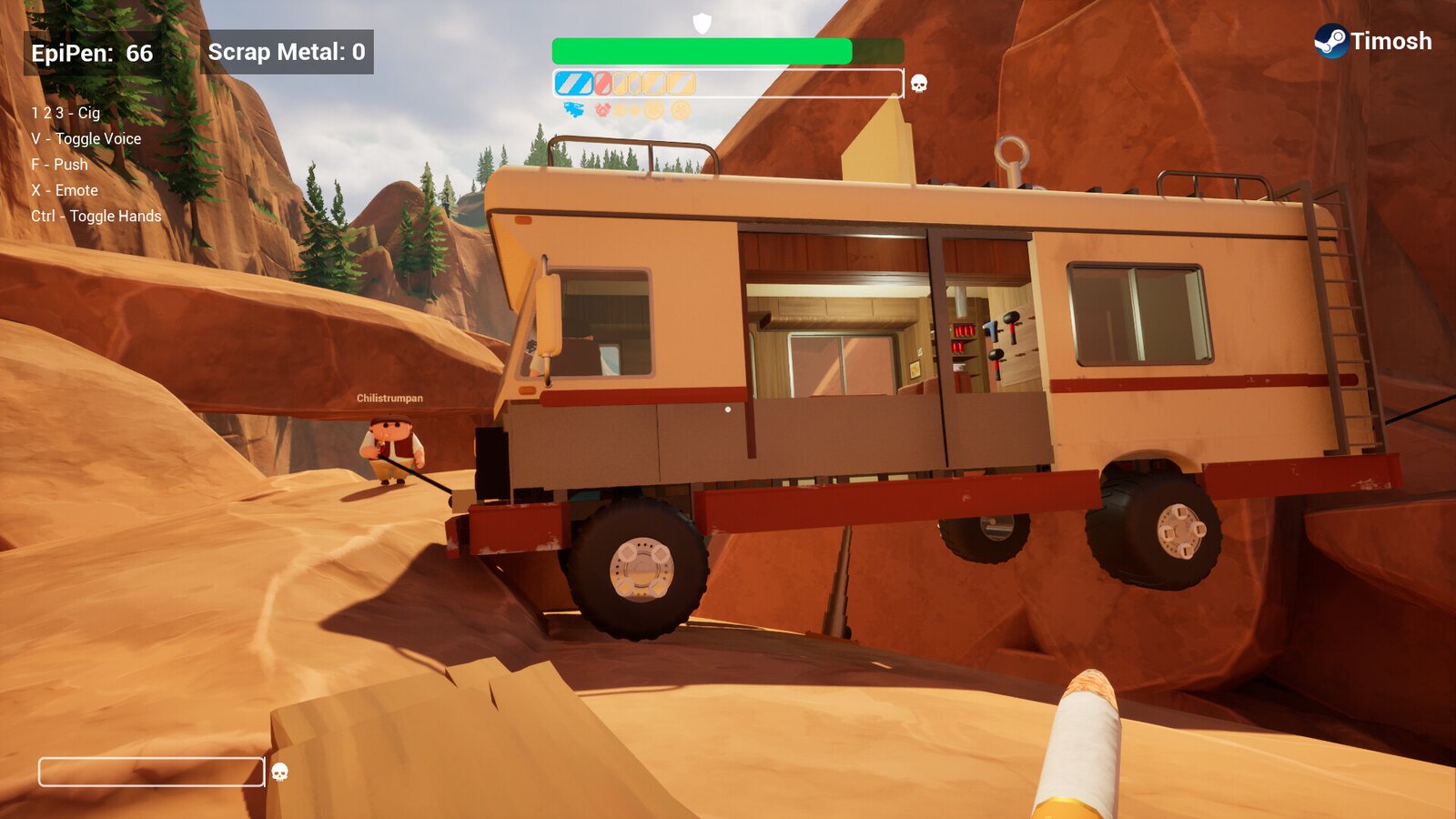The width and height of the screenshot is (1456, 819).
Task: Click the Ctrl - Toggle Hands keybind entry
Action: coord(97,217)
